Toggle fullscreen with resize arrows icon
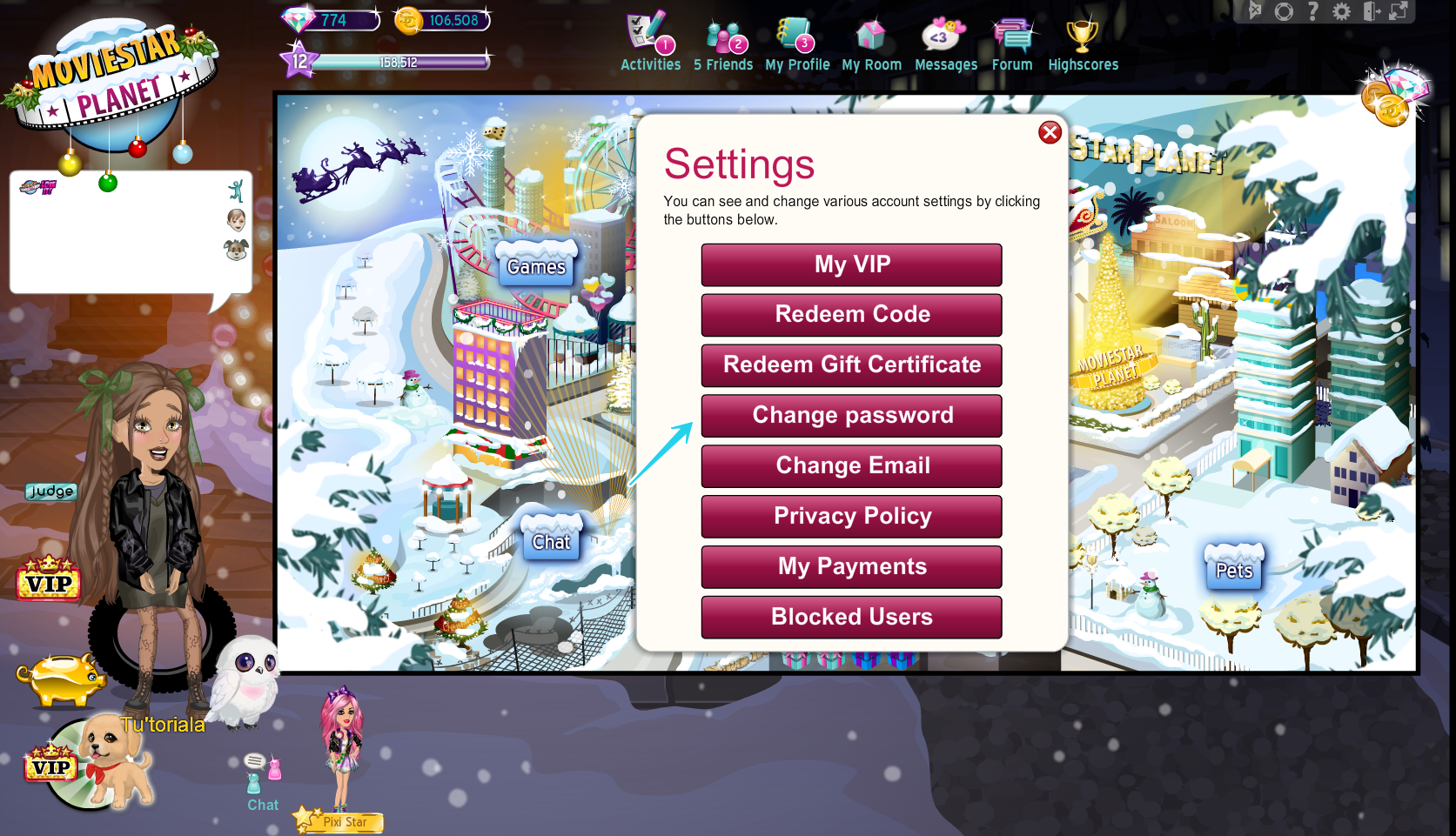1456x836 pixels. [x=1396, y=12]
